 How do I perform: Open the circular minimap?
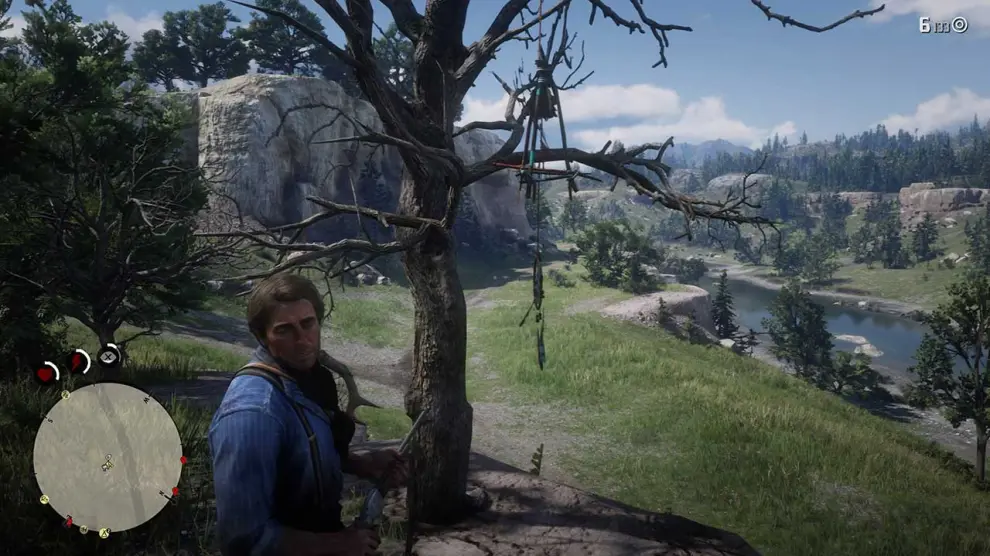[x=108, y=457]
